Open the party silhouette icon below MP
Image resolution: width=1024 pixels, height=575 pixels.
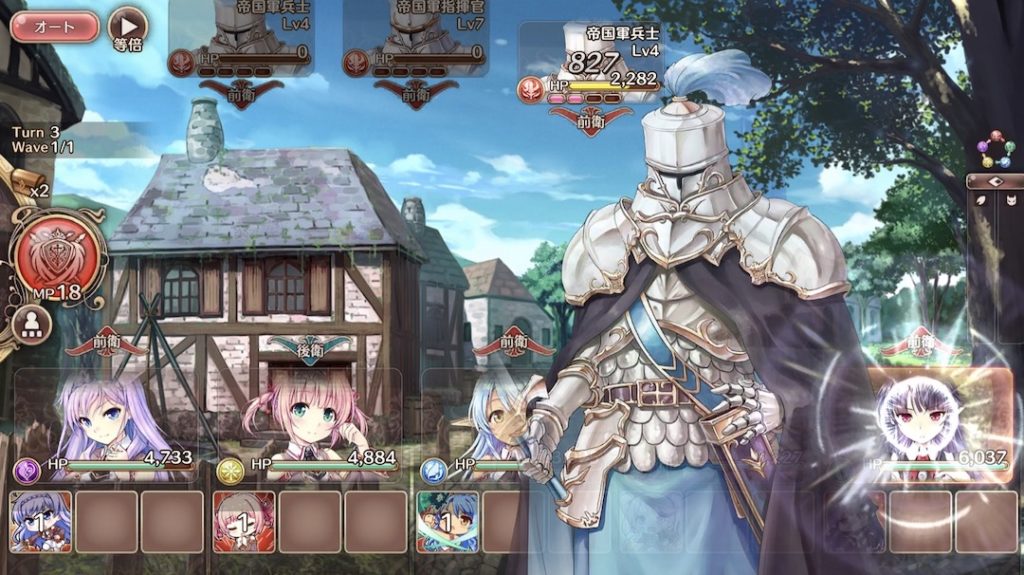click(34, 325)
